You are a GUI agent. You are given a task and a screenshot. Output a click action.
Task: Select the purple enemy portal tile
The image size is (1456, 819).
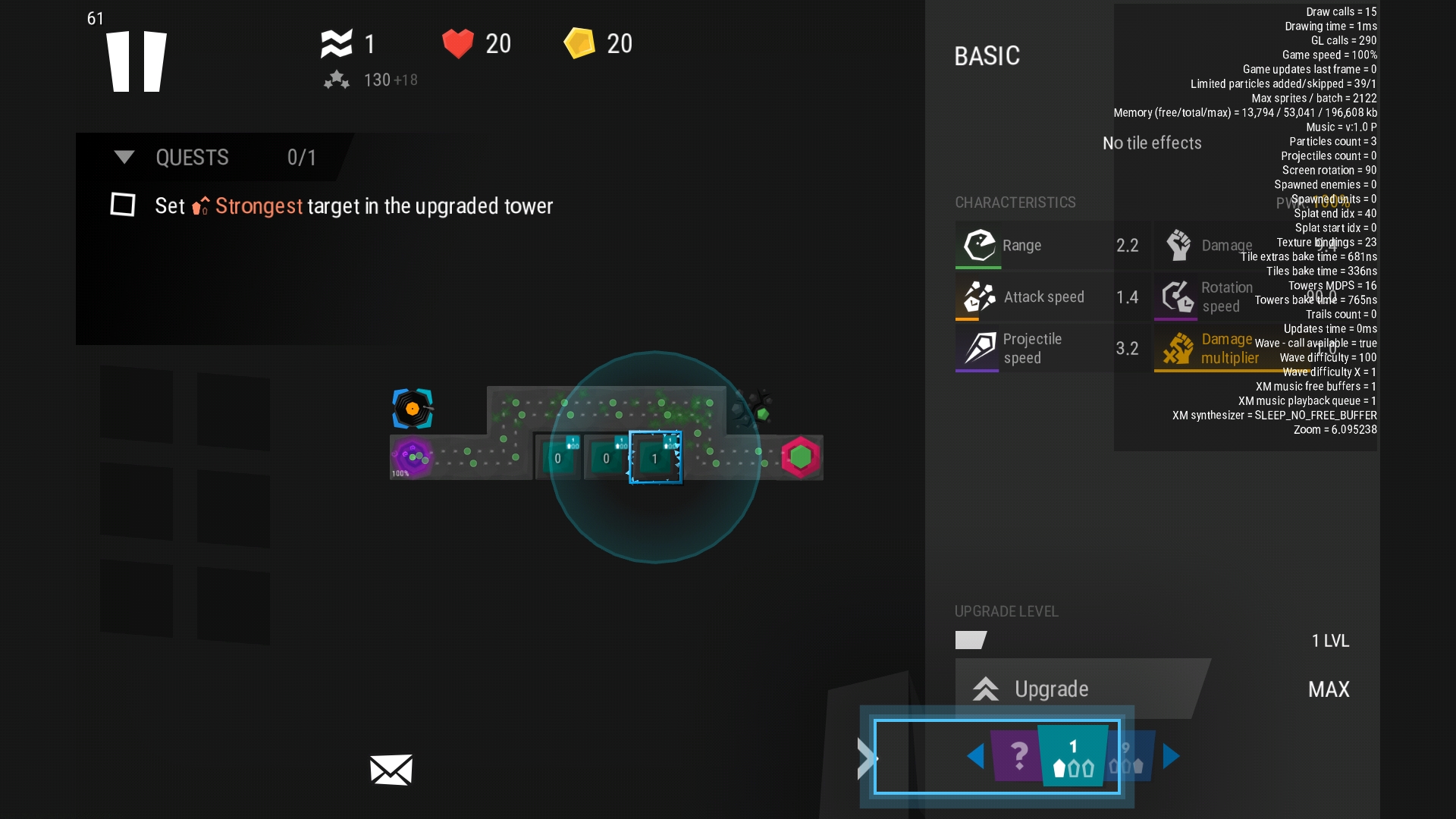(412, 457)
